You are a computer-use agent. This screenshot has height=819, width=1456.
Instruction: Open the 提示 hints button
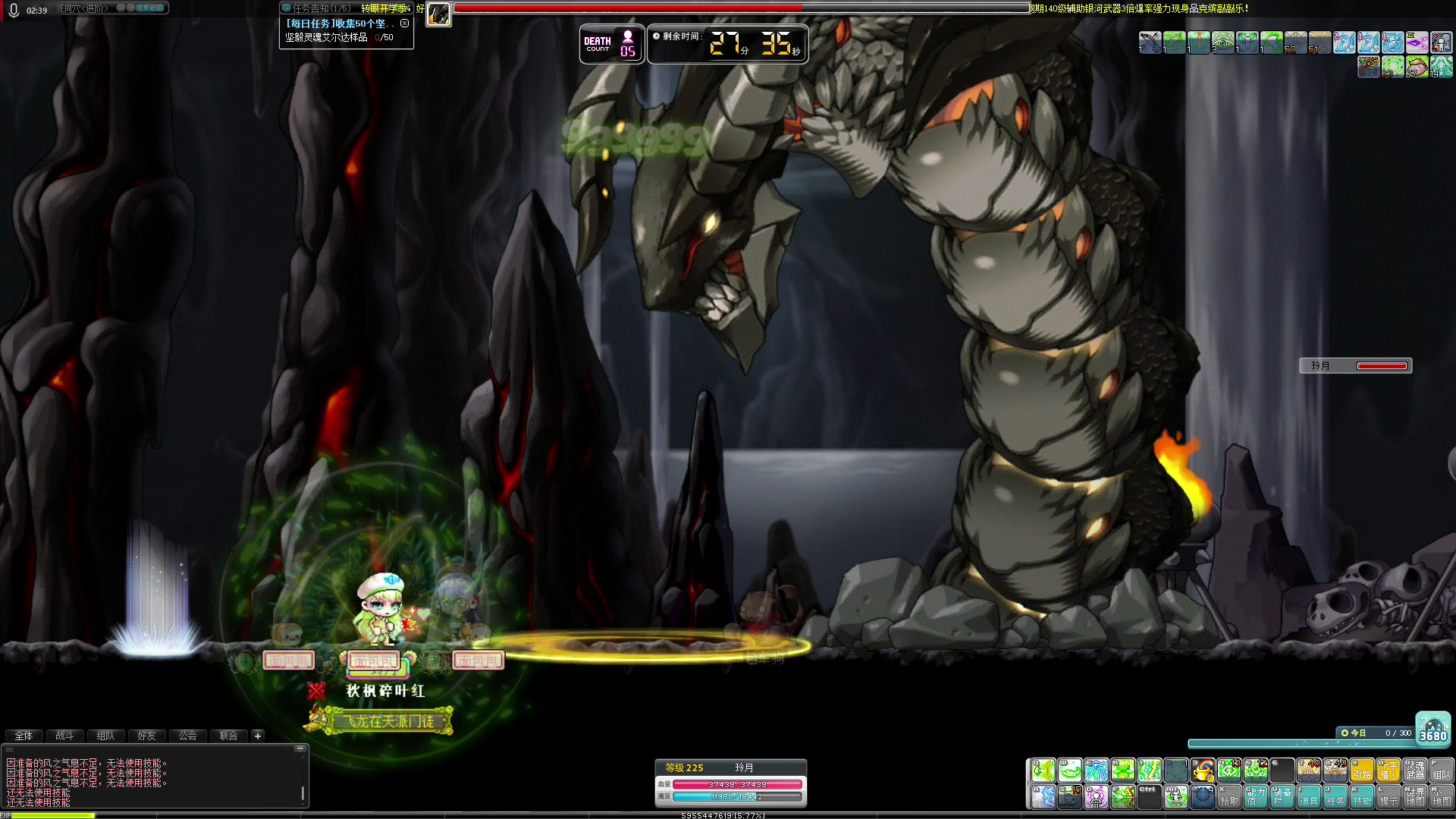pyautogui.click(x=1388, y=797)
